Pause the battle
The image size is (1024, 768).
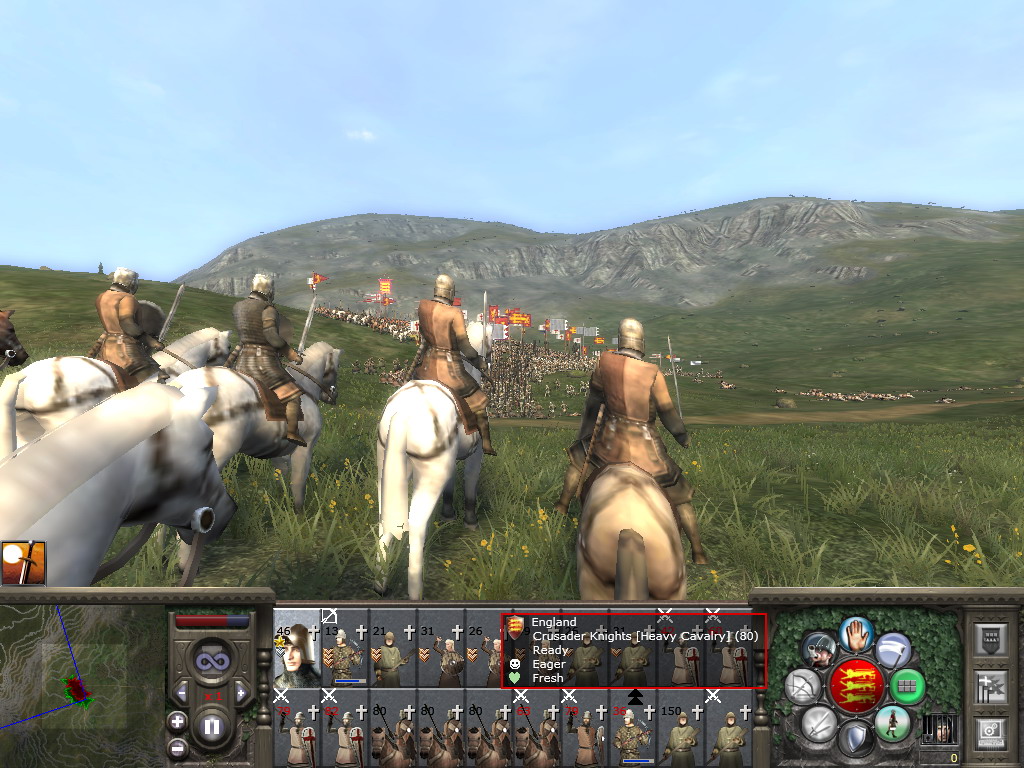pos(212,726)
